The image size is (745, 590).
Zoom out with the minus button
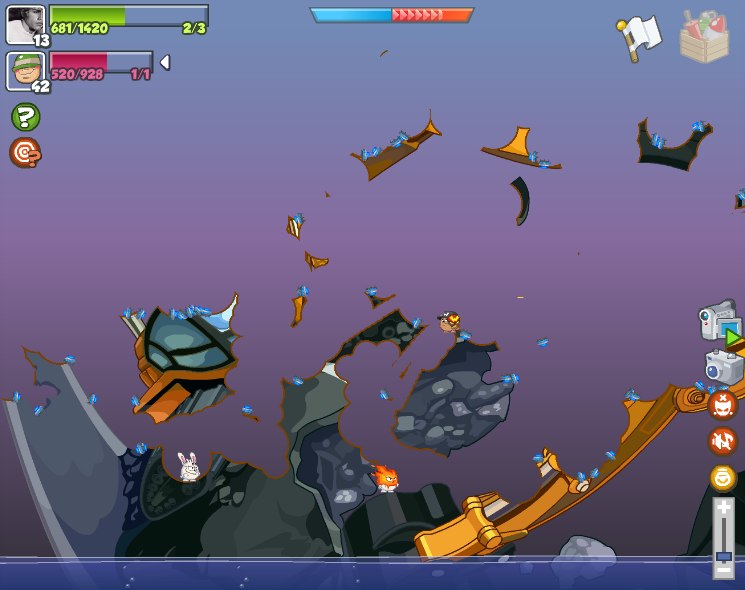pos(723,570)
